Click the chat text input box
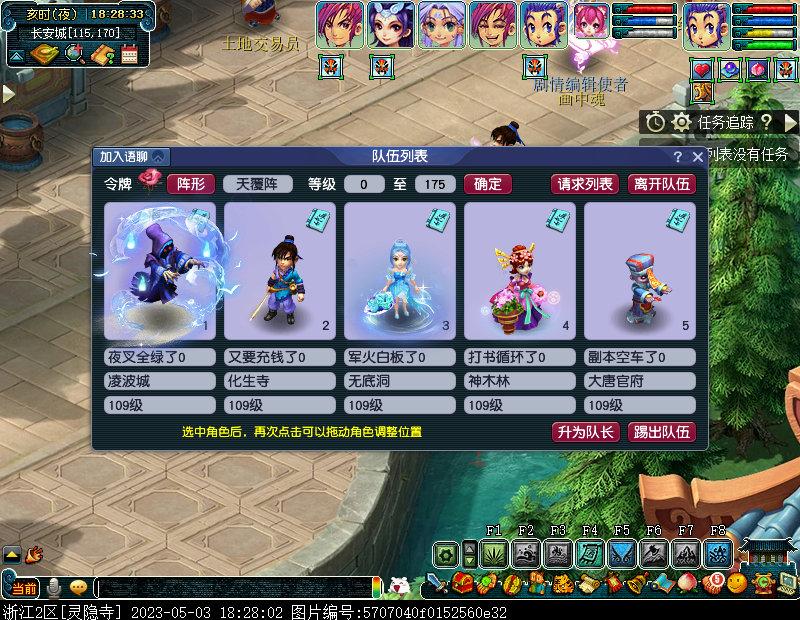 pos(235,587)
